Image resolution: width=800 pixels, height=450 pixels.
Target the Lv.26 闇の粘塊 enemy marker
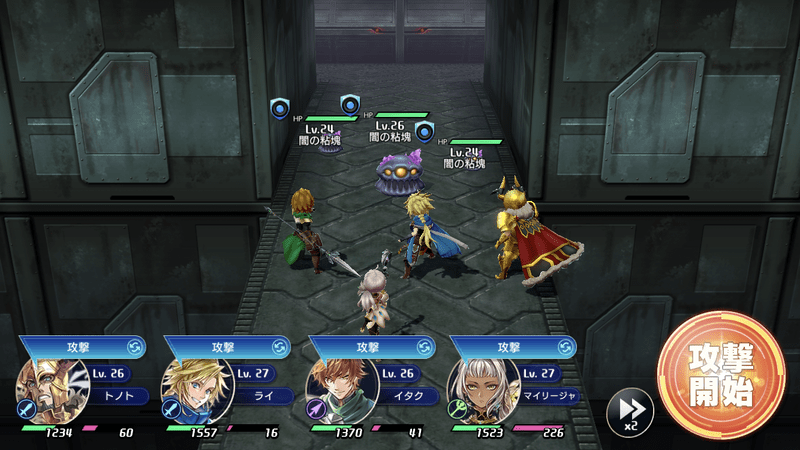[350, 104]
